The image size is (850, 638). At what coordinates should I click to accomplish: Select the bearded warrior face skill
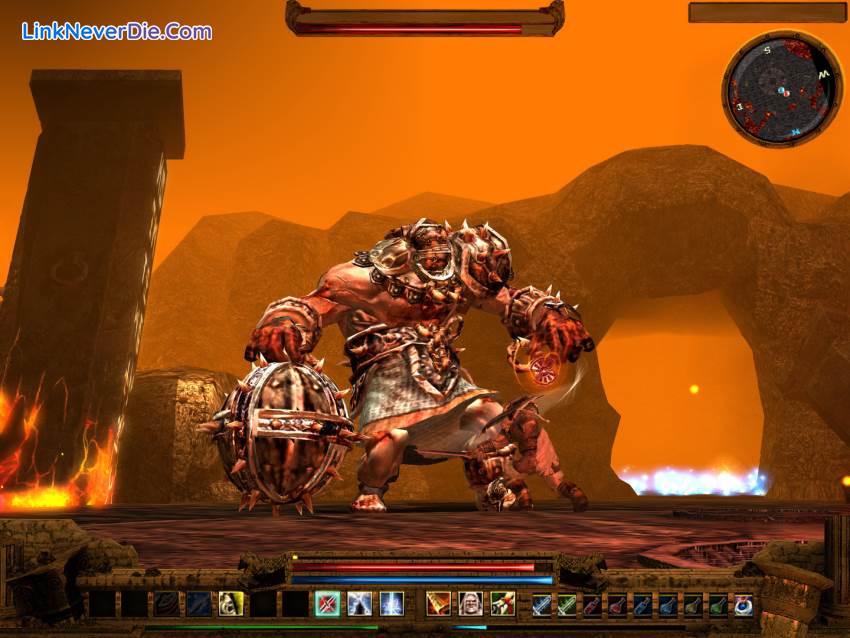(470, 603)
